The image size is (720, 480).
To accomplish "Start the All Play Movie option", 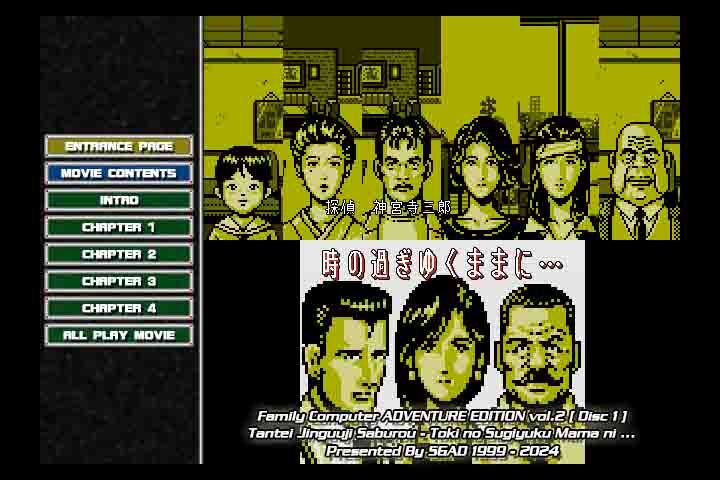I will (119, 335).
